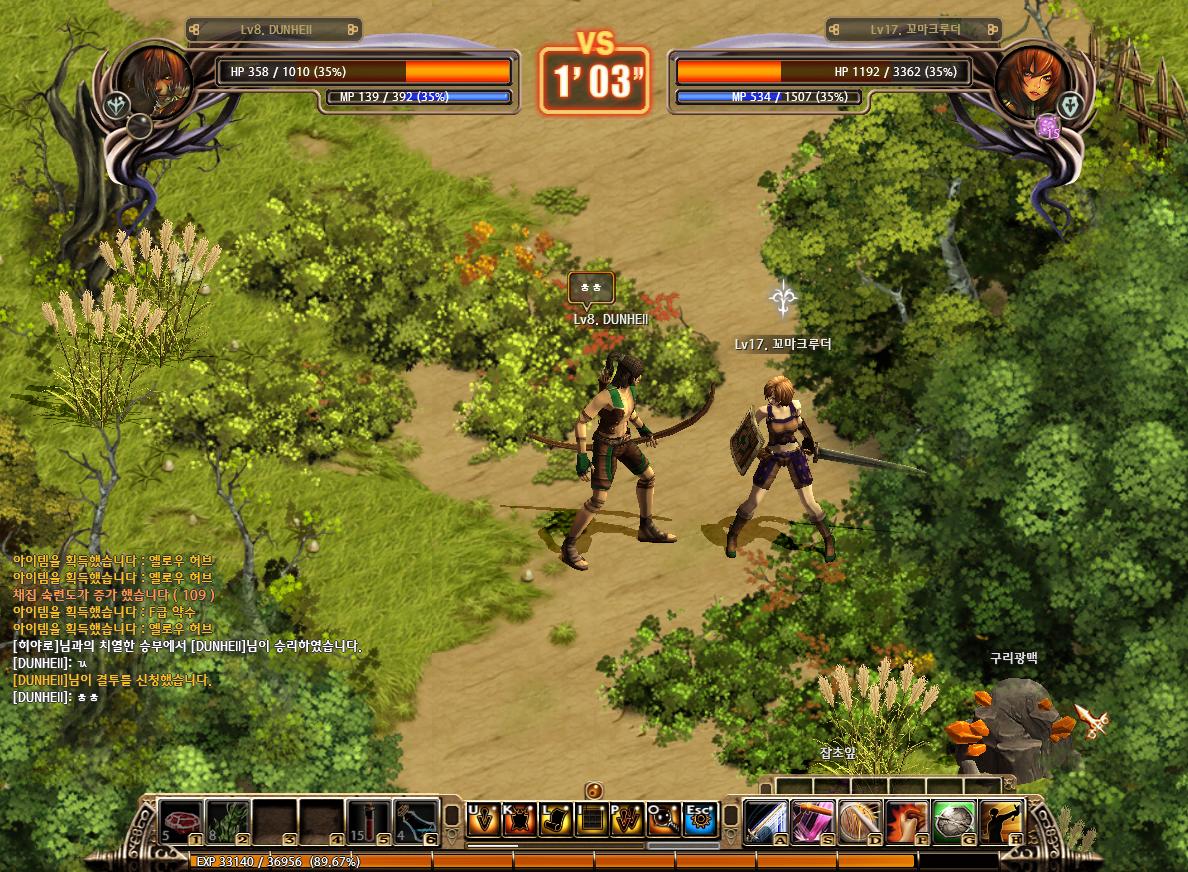Screen dimensions: 1188x872
Task: Open the L menu with the scroll icon
Action: 555,819
